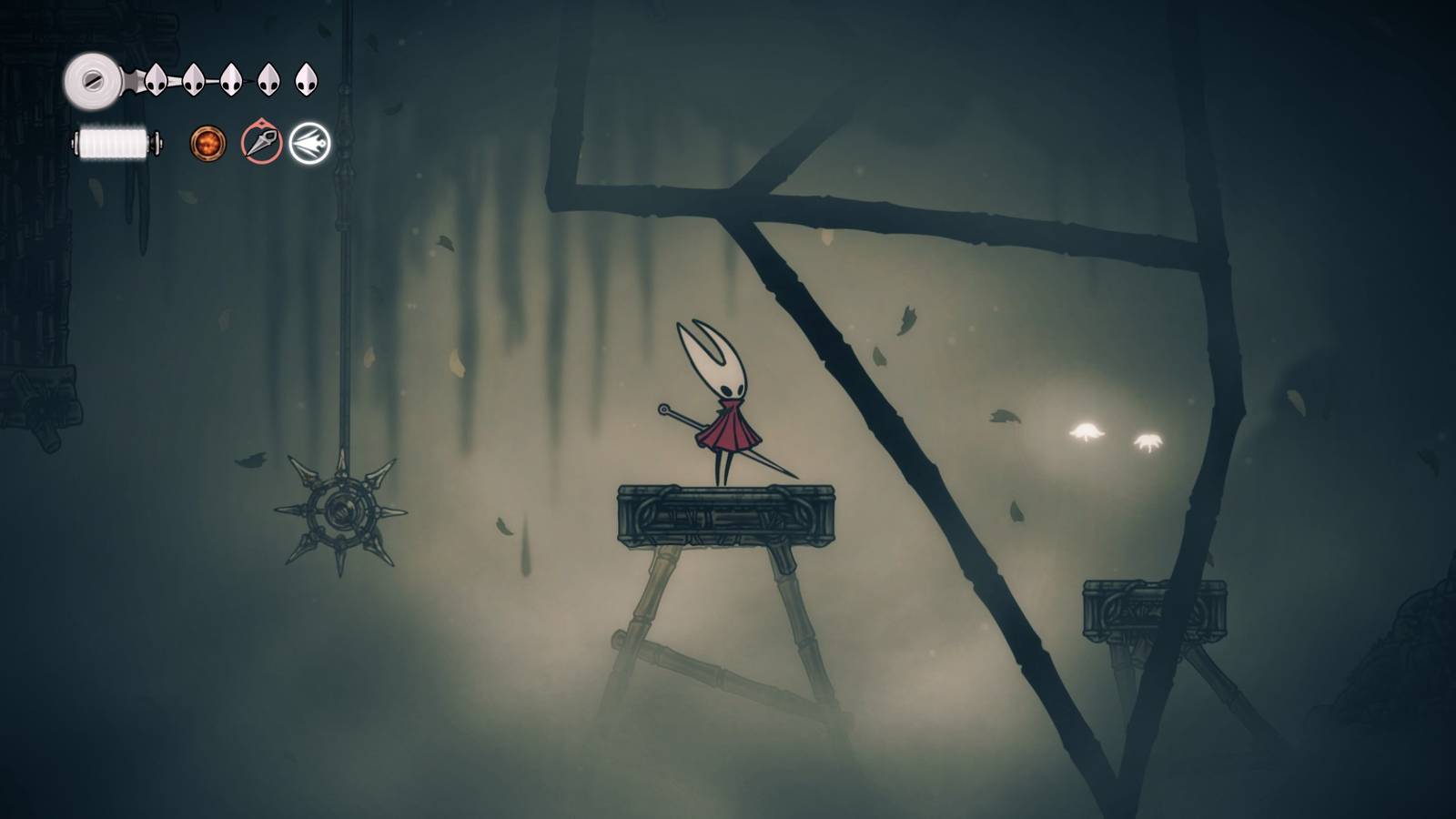The image size is (1456, 819).
Task: Click the circular silk spool gauge
Action: [91, 79]
